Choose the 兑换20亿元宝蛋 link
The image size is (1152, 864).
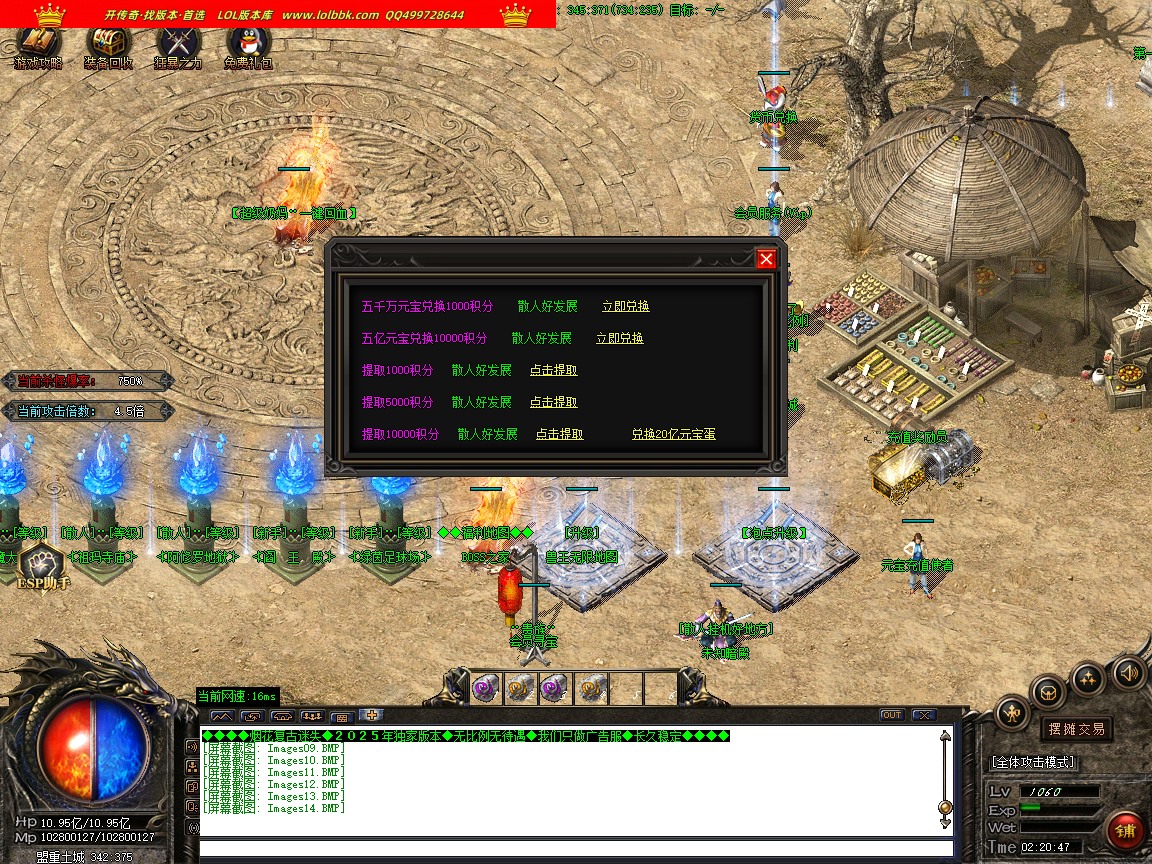click(x=673, y=434)
